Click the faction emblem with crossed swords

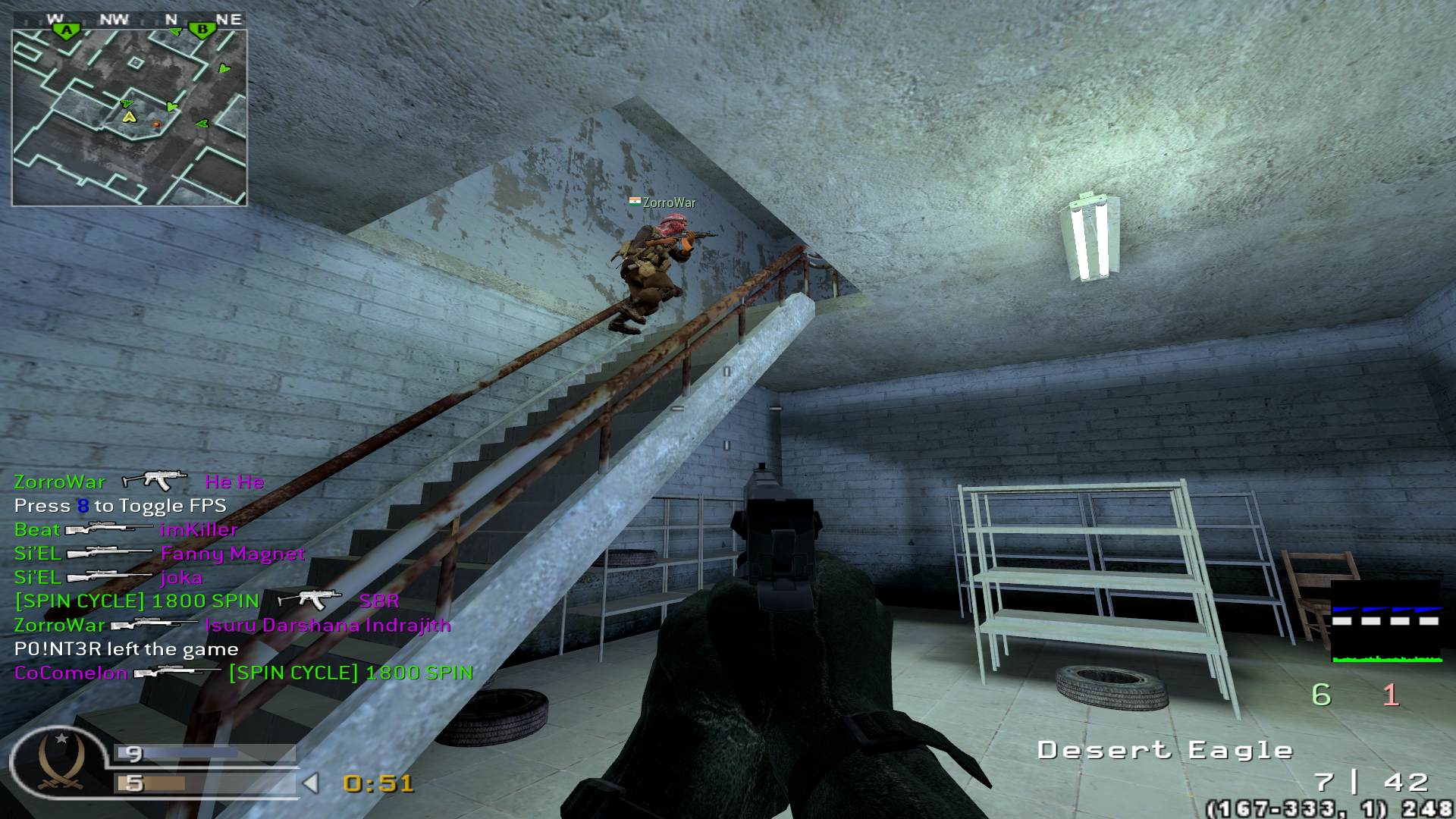tap(59, 764)
